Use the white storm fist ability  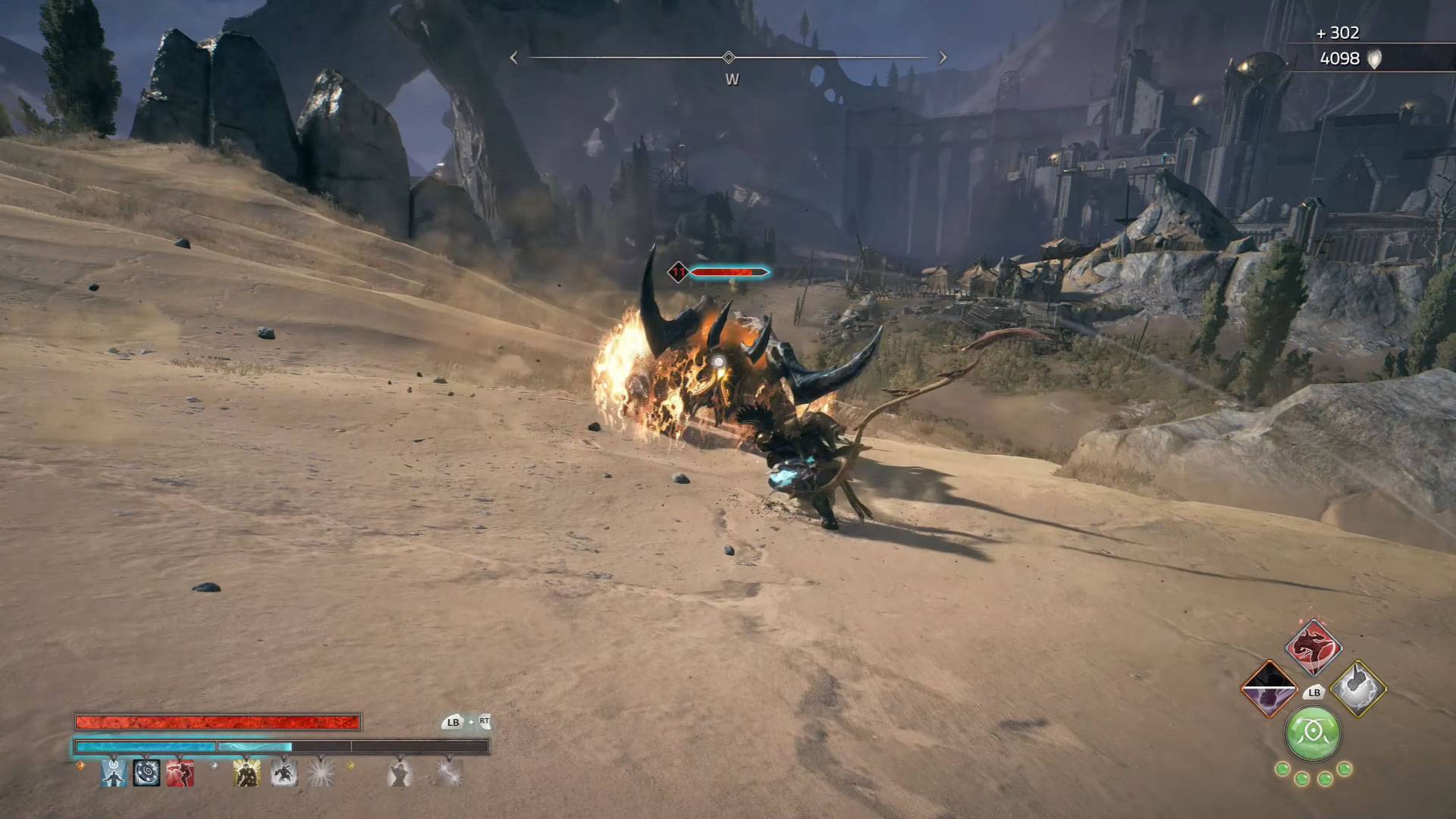[x=1358, y=689]
